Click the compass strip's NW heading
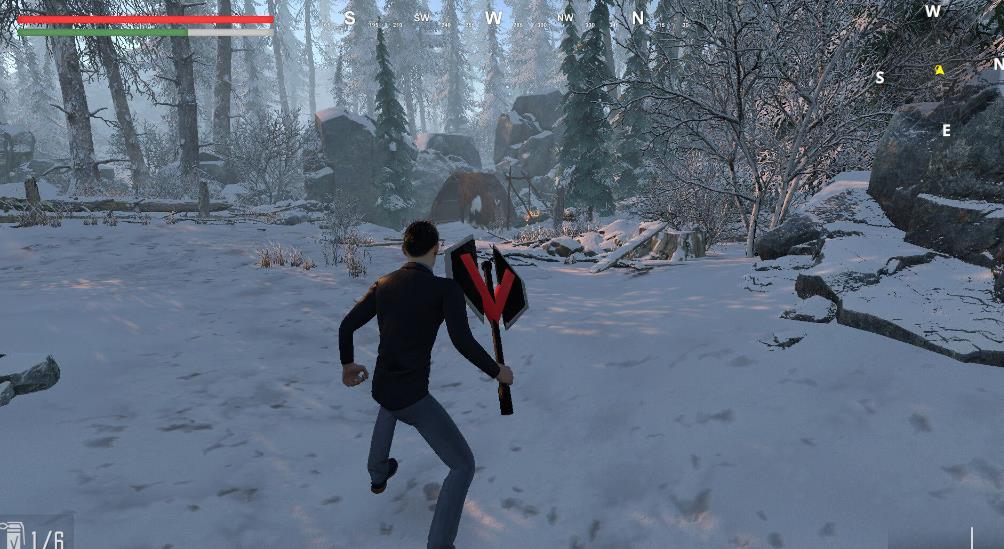This screenshot has height=549, width=1004. [565, 17]
